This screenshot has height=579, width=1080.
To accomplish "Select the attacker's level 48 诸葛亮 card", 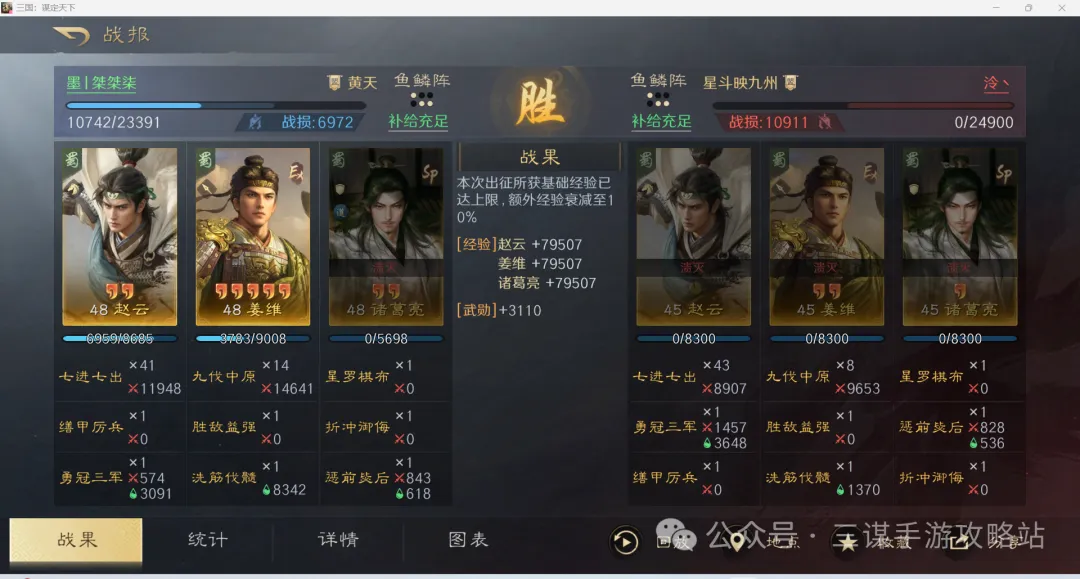I will click(x=386, y=236).
